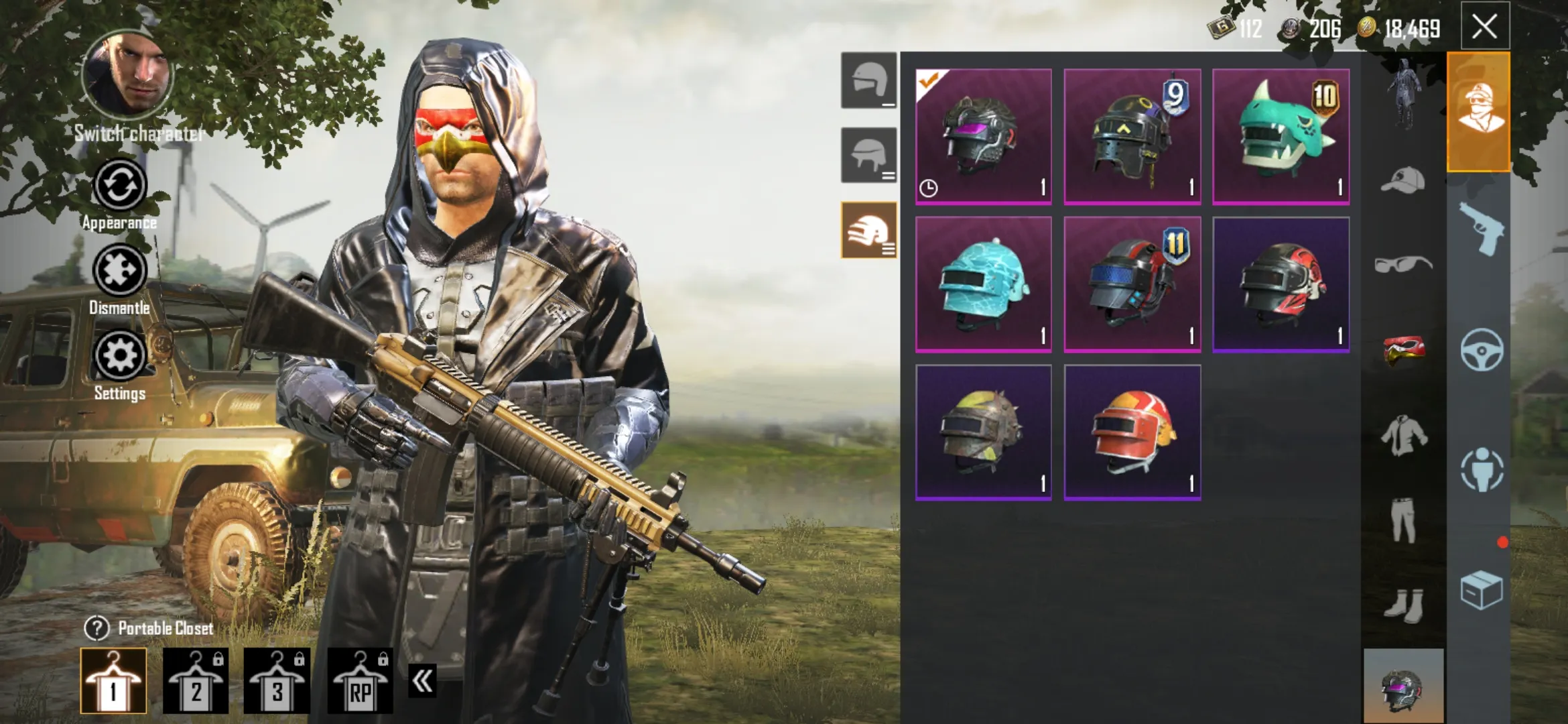
Task: Open the Appearance option
Action: (119, 186)
